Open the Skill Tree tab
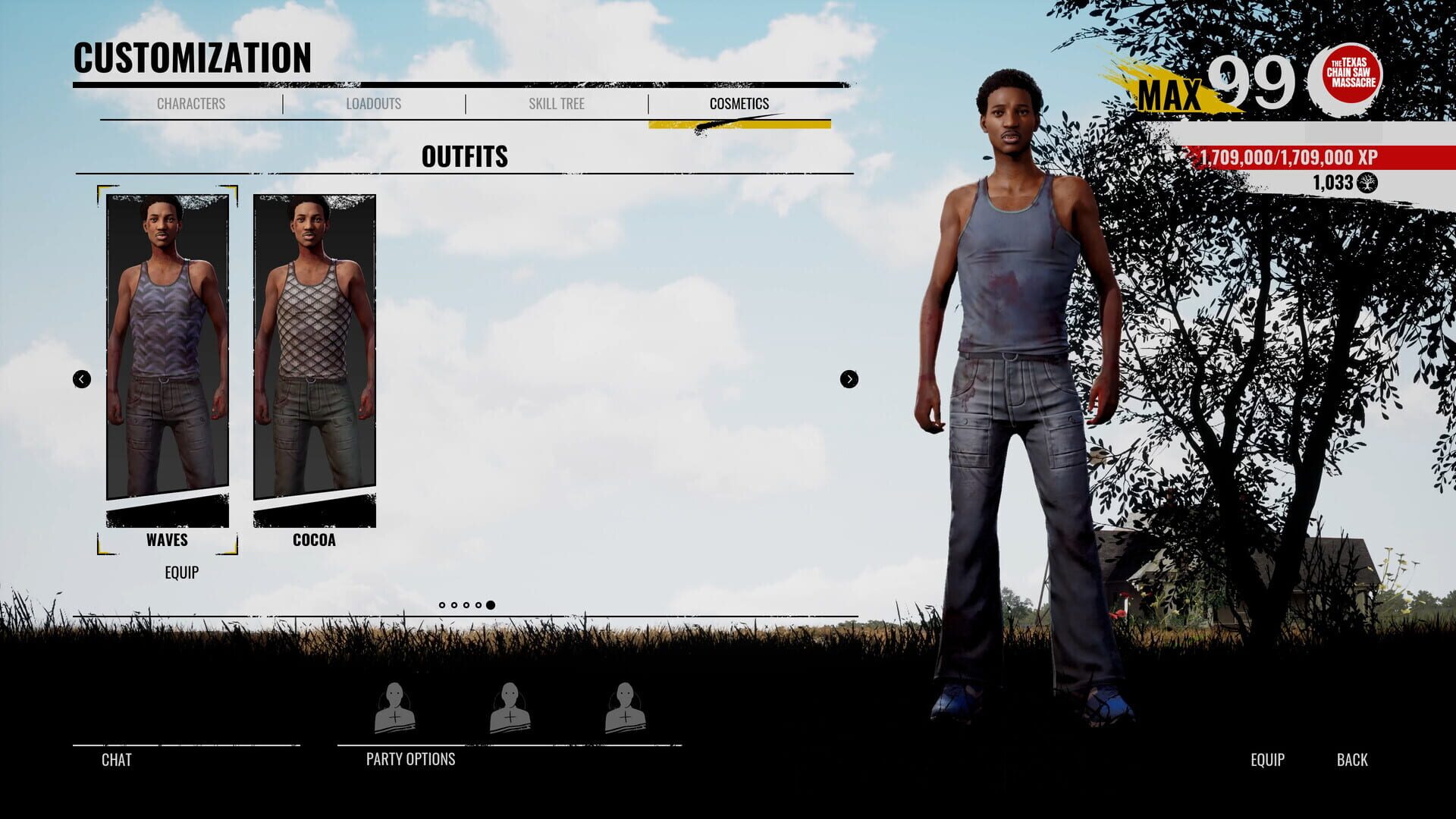The width and height of the screenshot is (1456, 819). coord(557,104)
